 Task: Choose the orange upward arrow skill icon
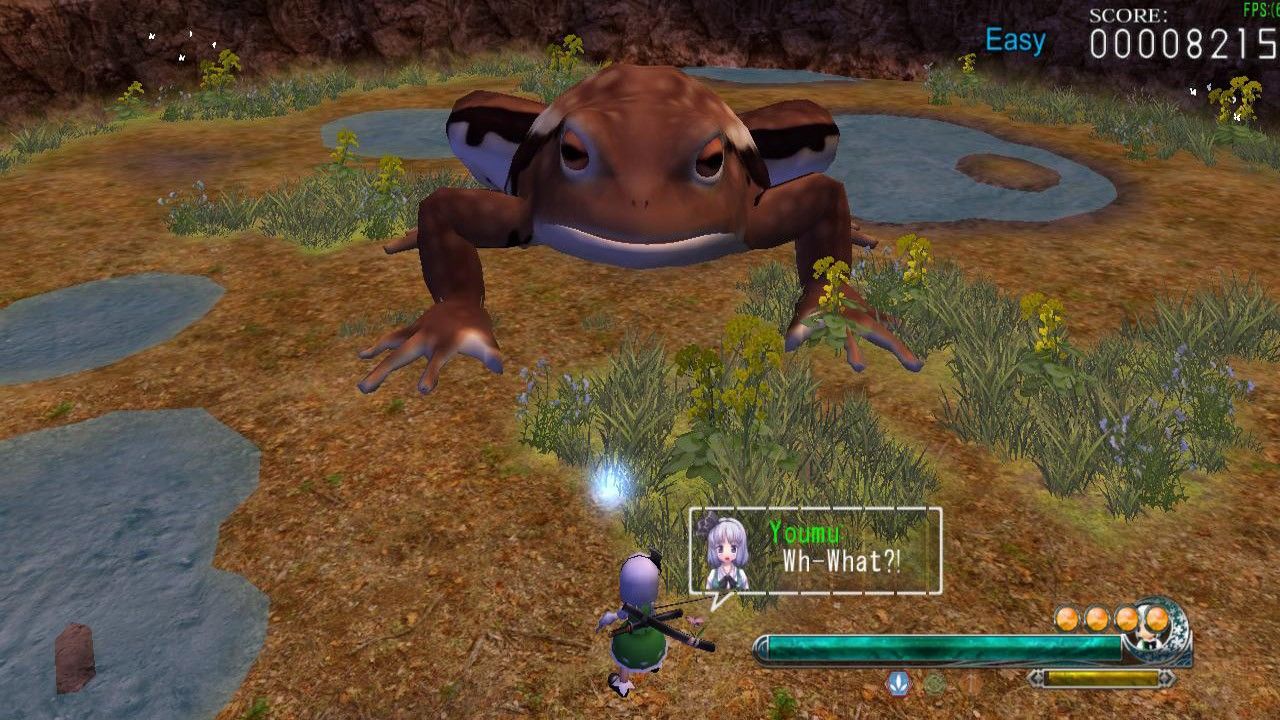[x=970, y=684]
